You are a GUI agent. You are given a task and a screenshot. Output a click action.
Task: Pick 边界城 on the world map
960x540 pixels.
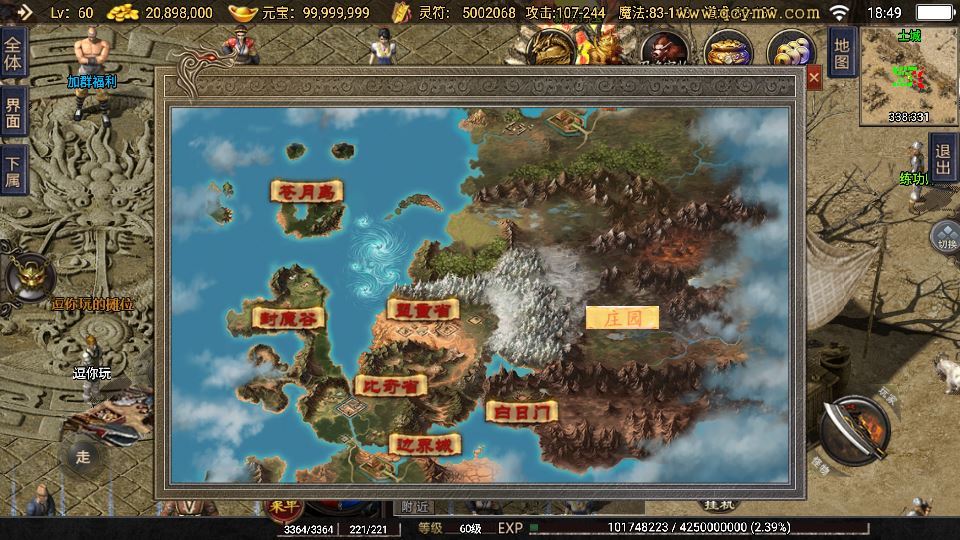(x=425, y=444)
